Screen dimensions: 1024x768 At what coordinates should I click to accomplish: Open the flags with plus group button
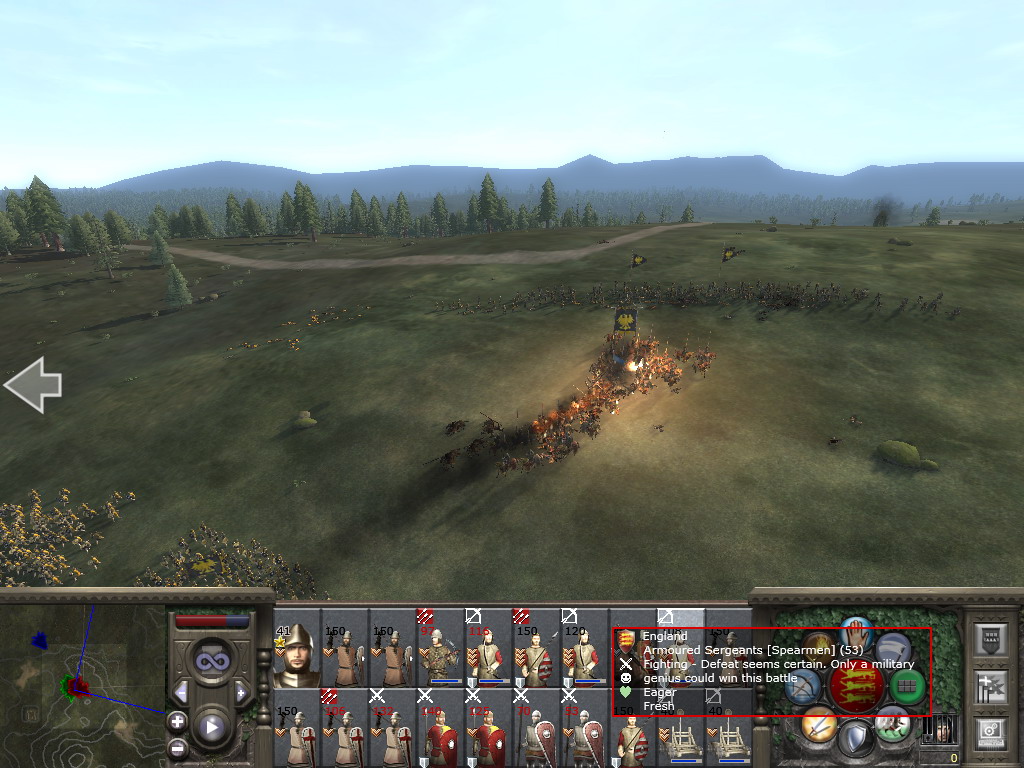click(x=991, y=687)
